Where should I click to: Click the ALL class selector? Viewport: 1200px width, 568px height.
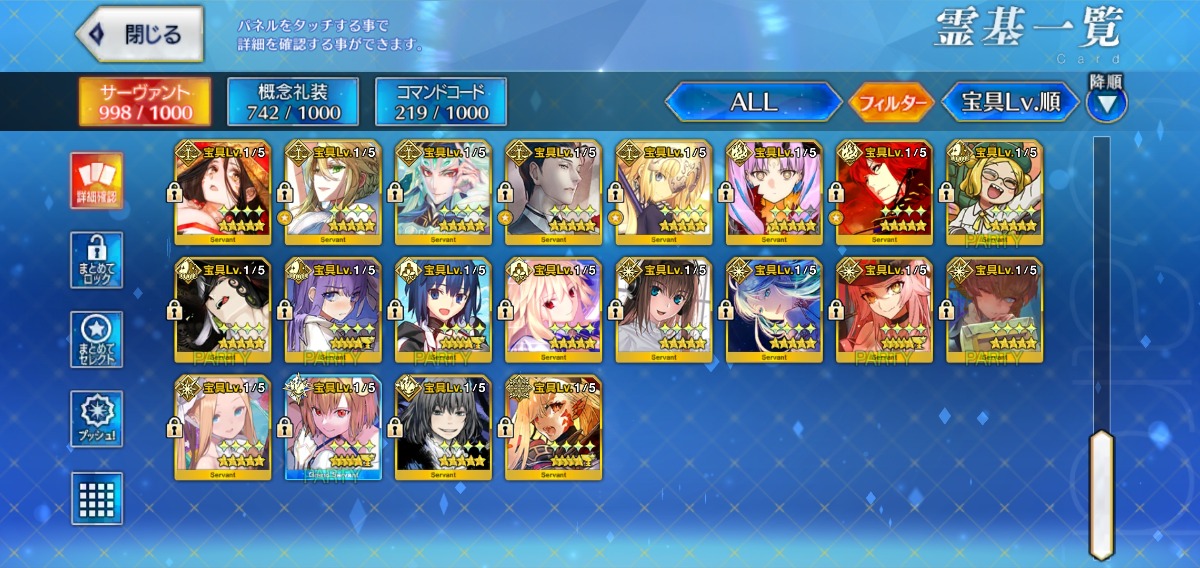pyautogui.click(x=754, y=101)
